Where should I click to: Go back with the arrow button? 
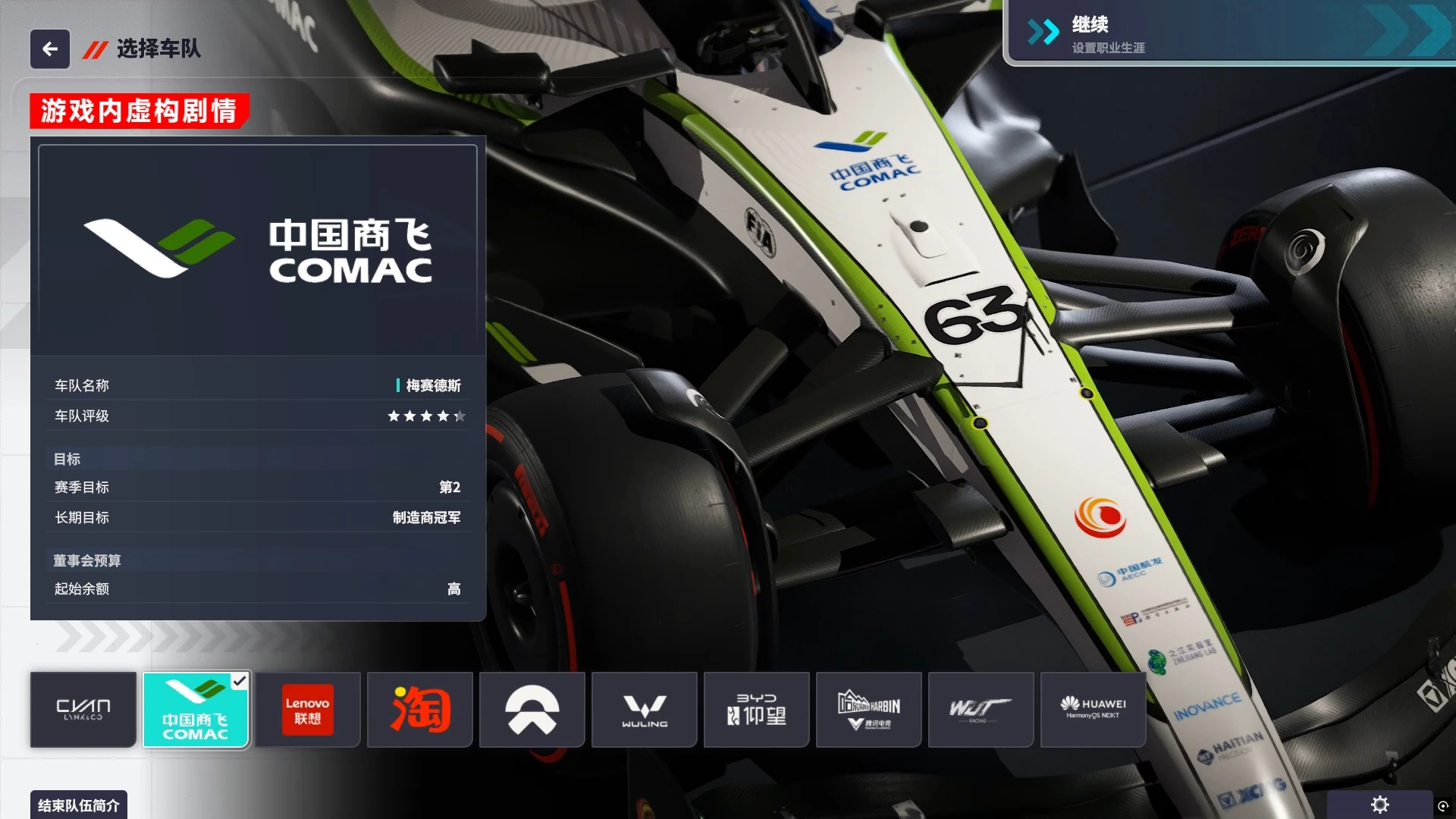50,49
